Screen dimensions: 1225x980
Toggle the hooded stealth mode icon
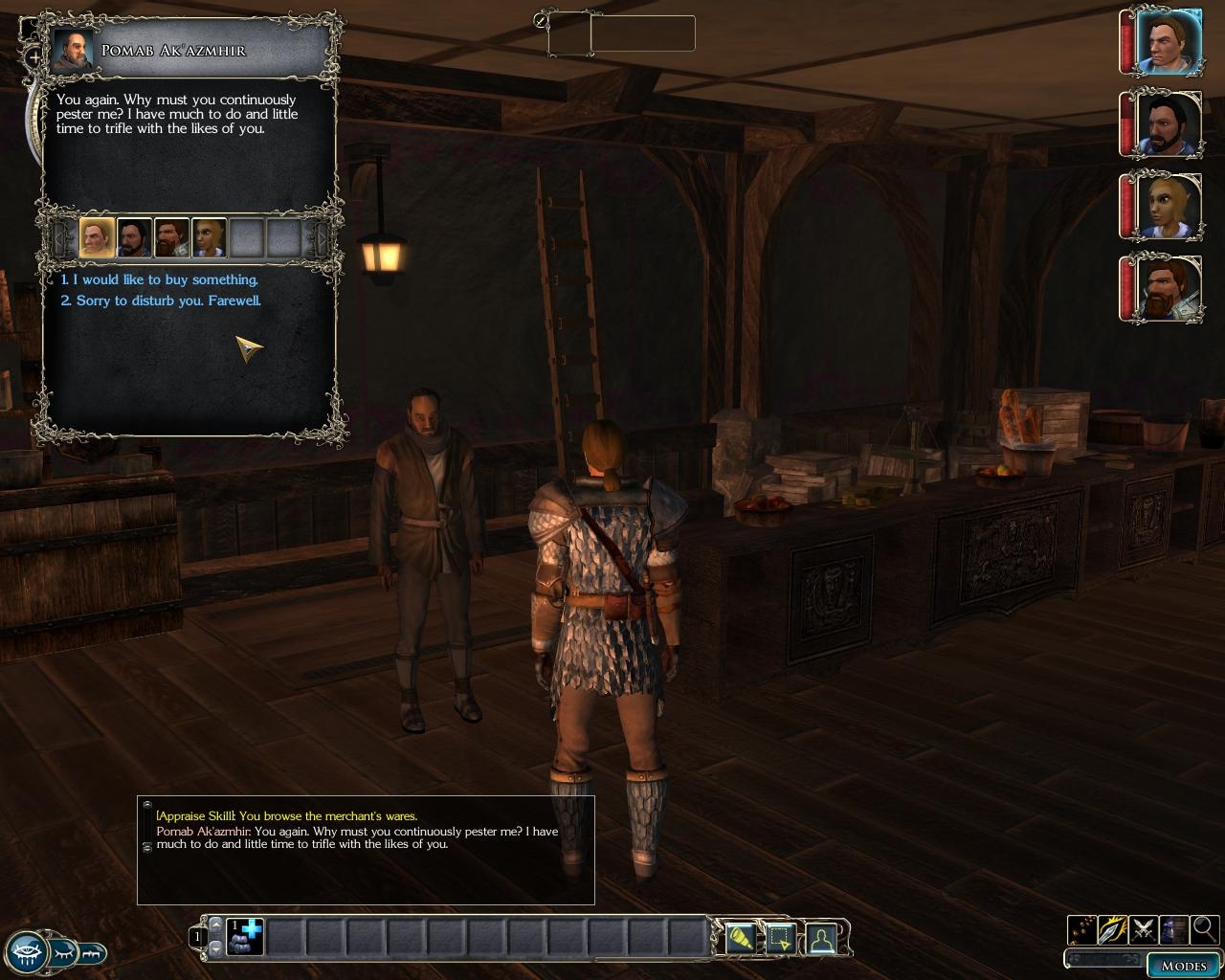[x=1174, y=928]
